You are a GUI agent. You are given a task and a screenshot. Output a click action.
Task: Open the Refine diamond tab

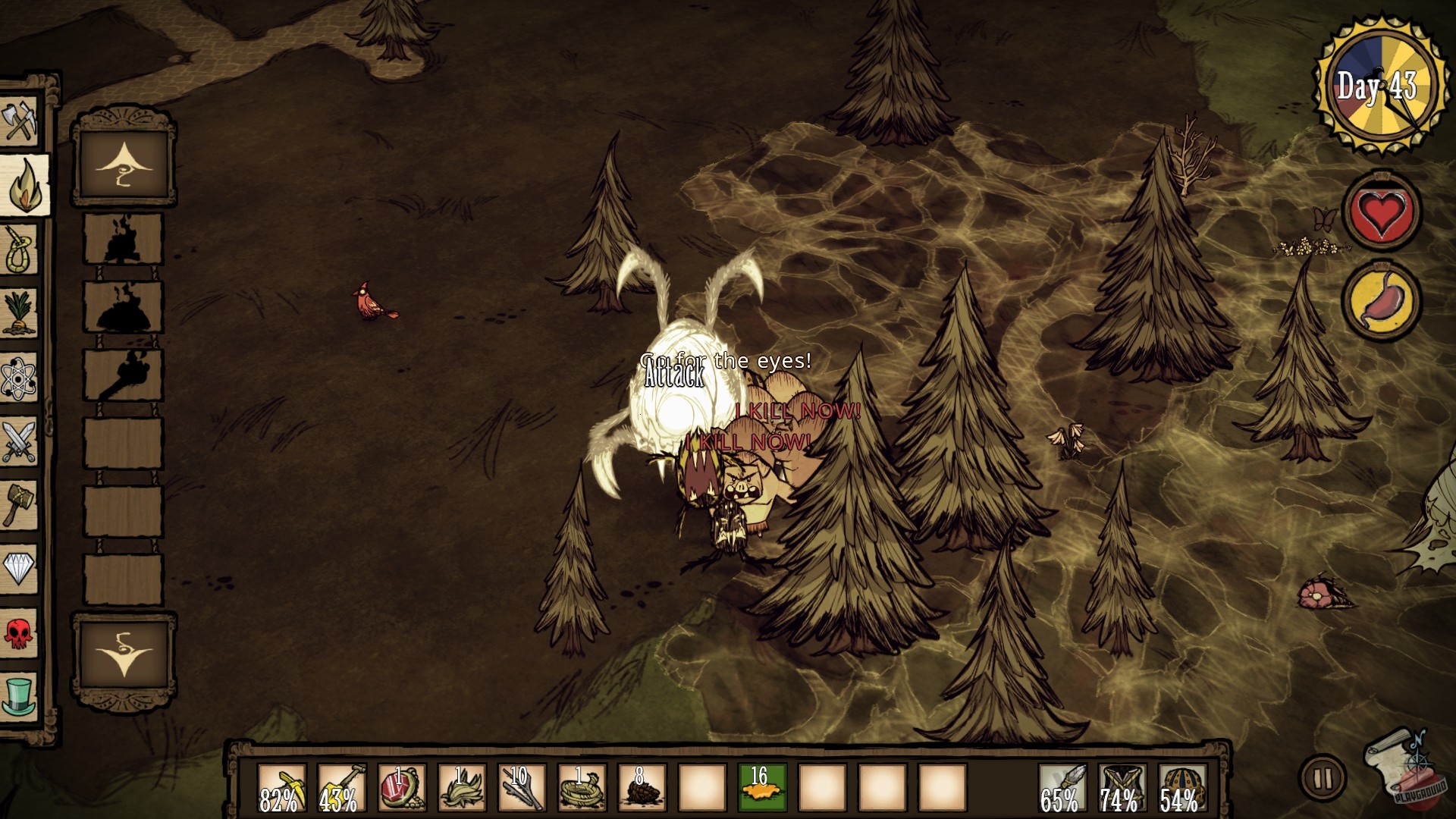point(20,567)
